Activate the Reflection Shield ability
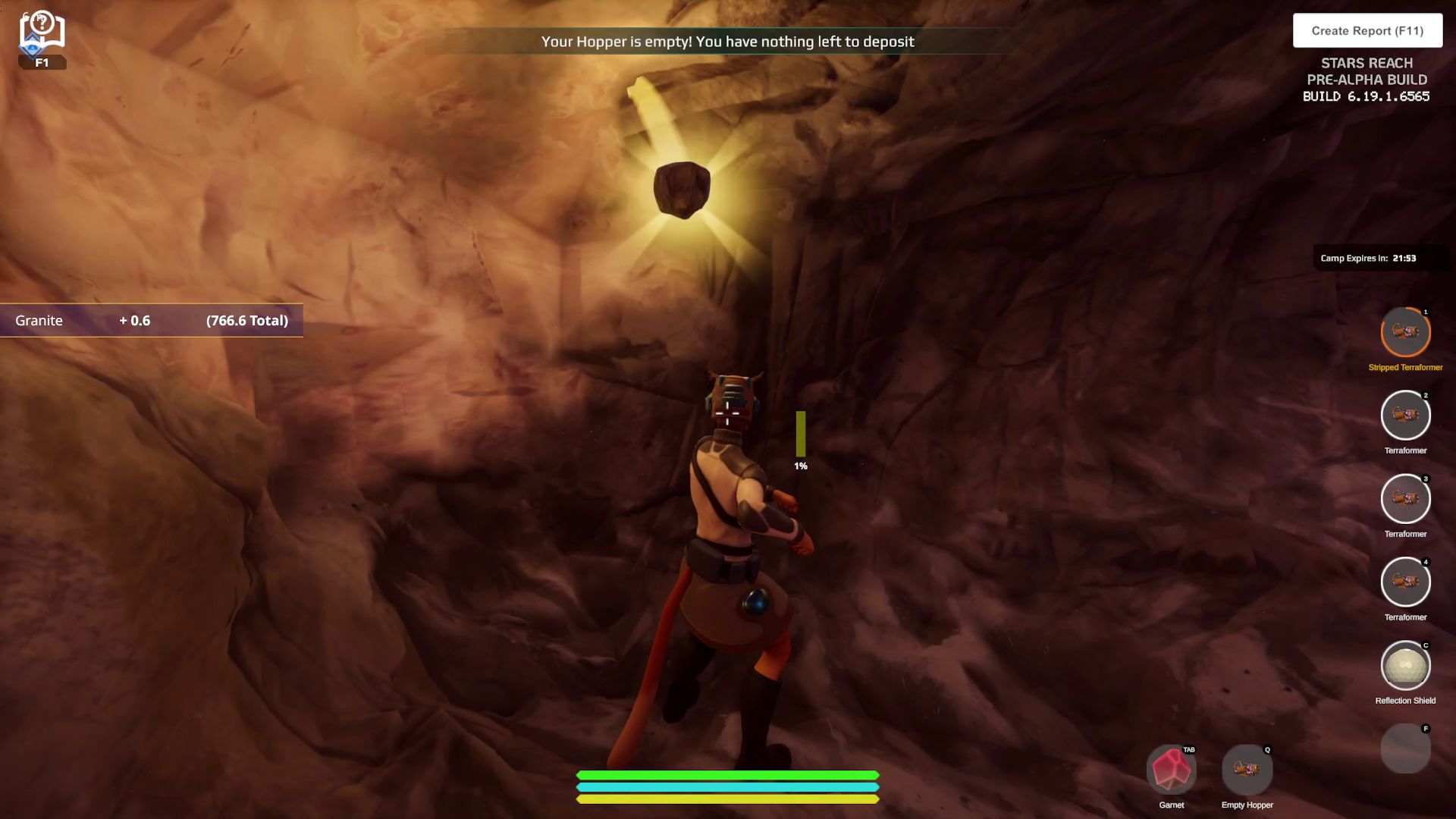This screenshot has height=819, width=1456. [1405, 667]
